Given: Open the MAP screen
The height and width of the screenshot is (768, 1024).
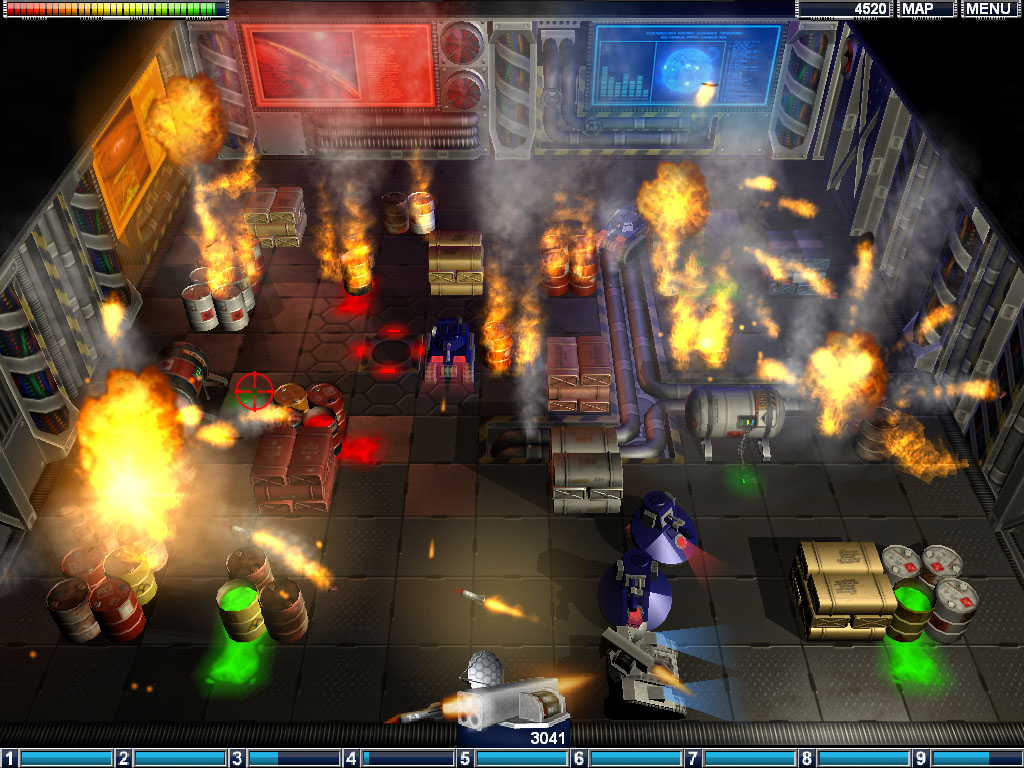Looking at the screenshot, I should 926,9.
